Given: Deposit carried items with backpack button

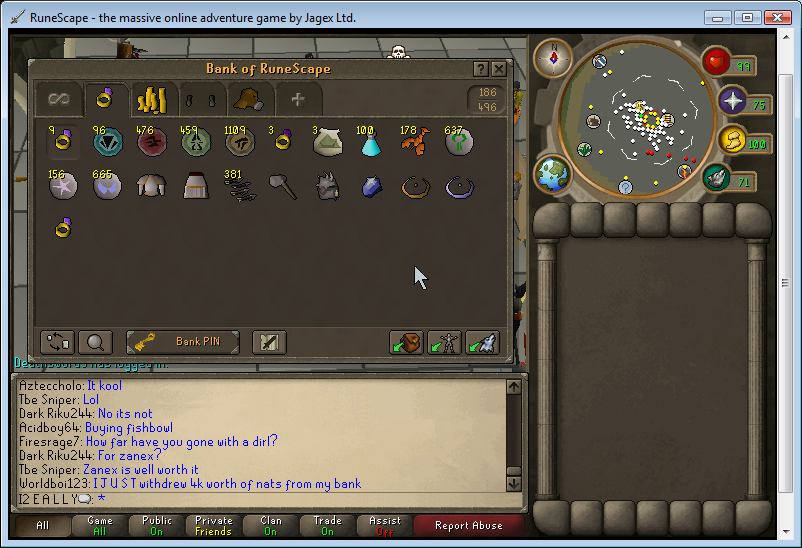Looking at the screenshot, I should point(406,342).
